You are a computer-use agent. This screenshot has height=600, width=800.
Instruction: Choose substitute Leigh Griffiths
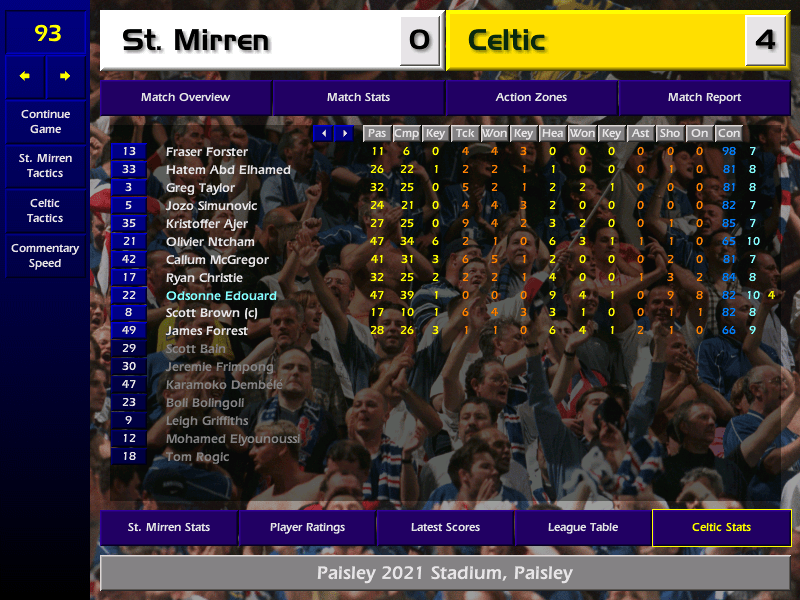(x=207, y=421)
